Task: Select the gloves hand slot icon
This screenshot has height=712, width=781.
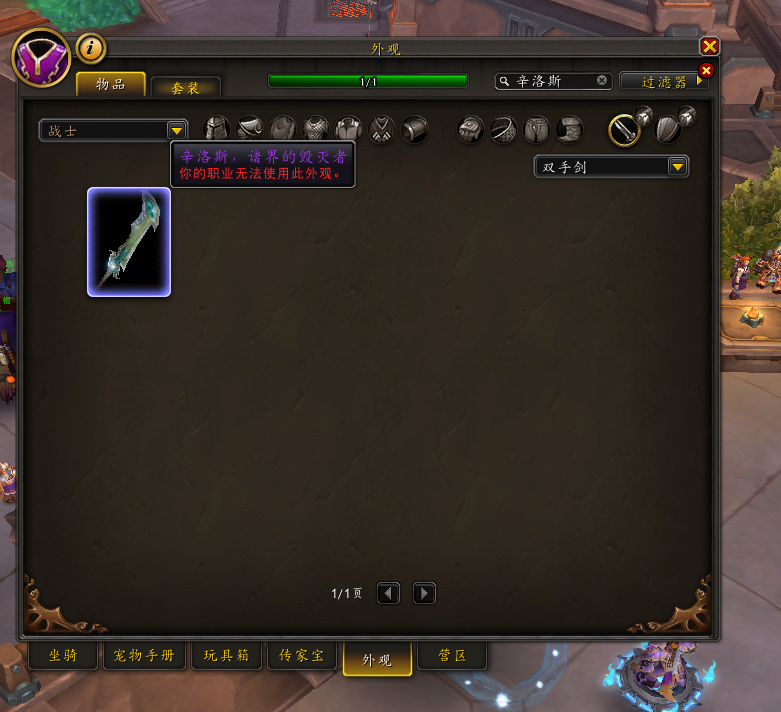Action: (x=471, y=129)
